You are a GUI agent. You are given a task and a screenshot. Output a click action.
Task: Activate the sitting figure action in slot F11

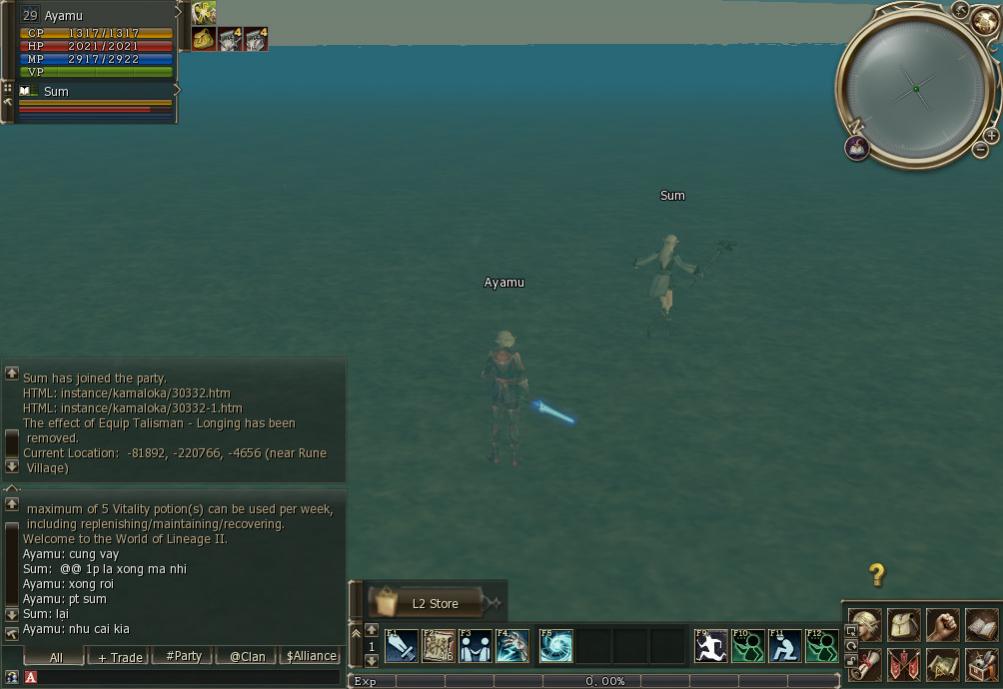pyautogui.click(x=785, y=646)
